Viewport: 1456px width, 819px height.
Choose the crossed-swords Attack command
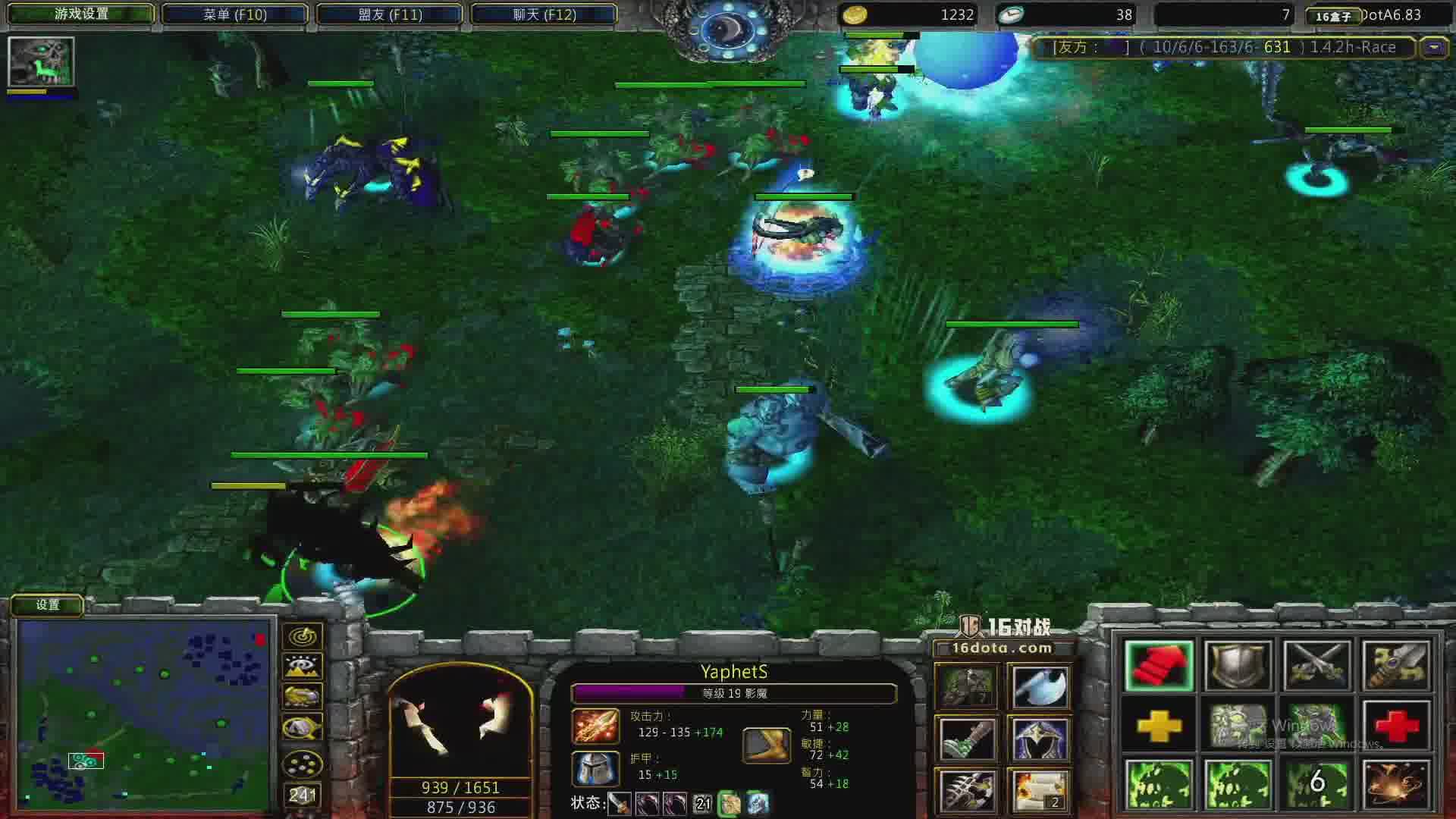pos(1317,666)
